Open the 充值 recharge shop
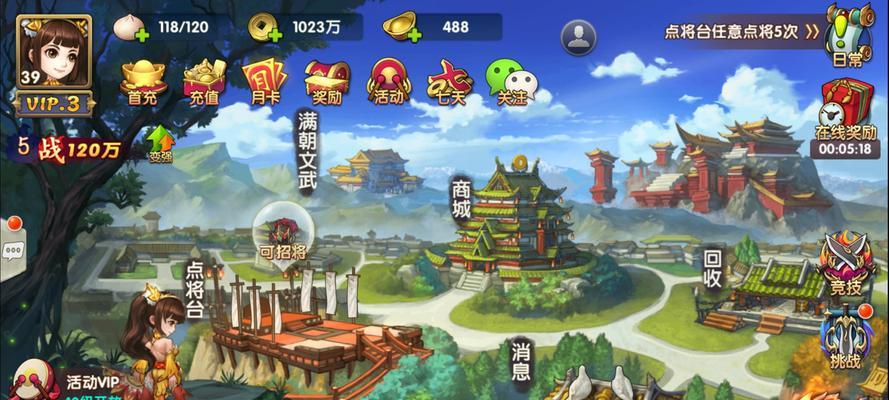This screenshot has height=400, width=889. [204, 79]
